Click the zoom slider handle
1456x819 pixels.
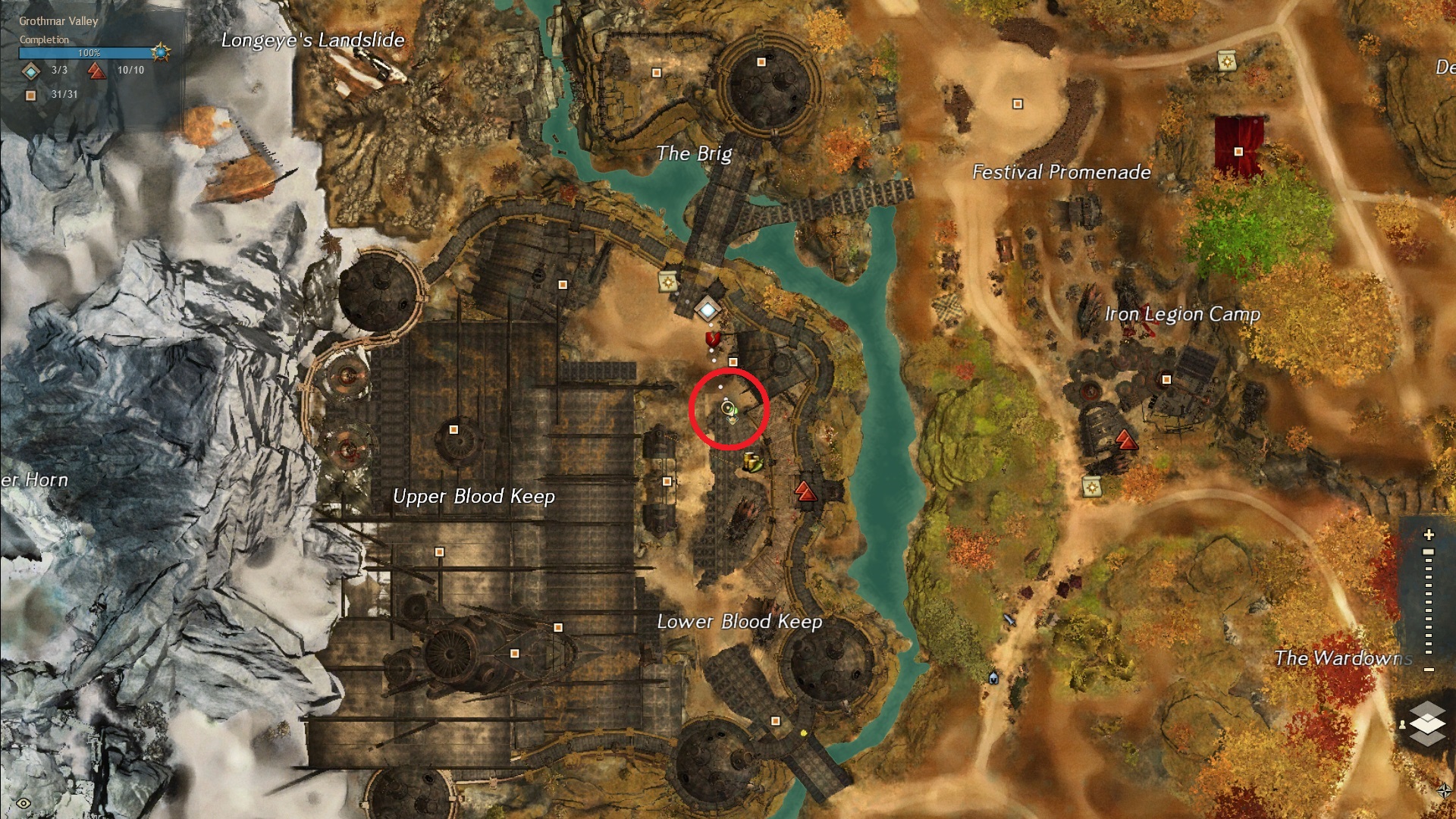point(1429,552)
